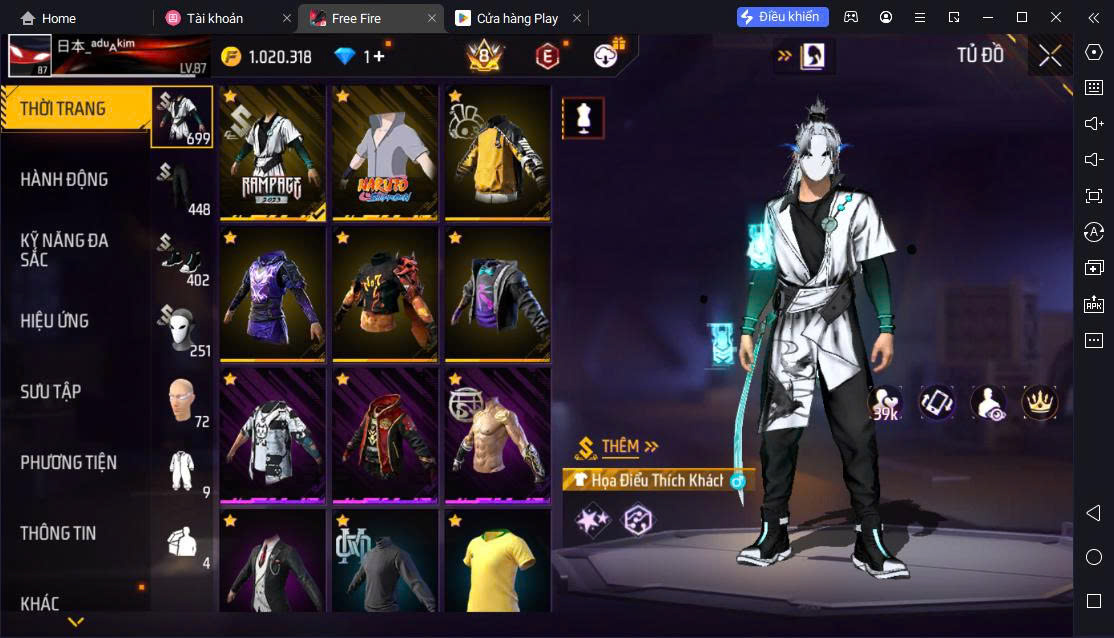Click the crown icon beside the character
Viewport: 1114px width, 638px height.
tap(1040, 403)
